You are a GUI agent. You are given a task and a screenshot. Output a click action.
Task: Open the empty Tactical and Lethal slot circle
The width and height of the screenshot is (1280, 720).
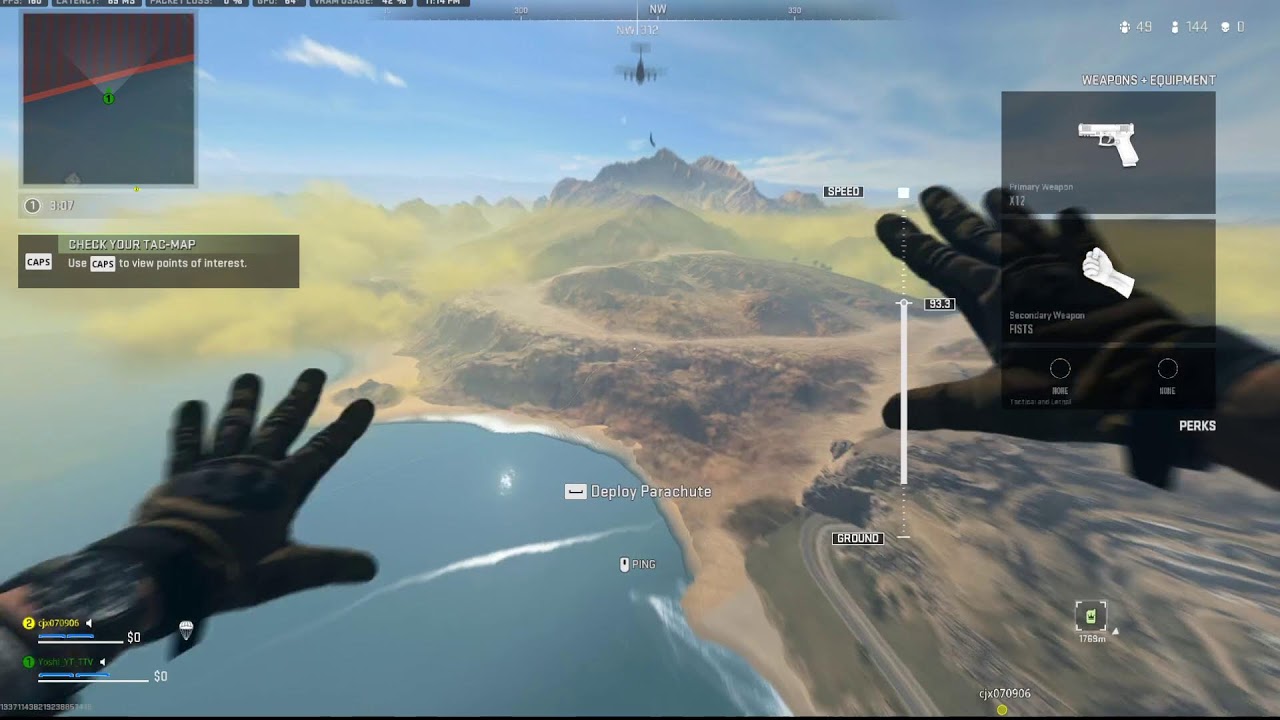point(1060,370)
